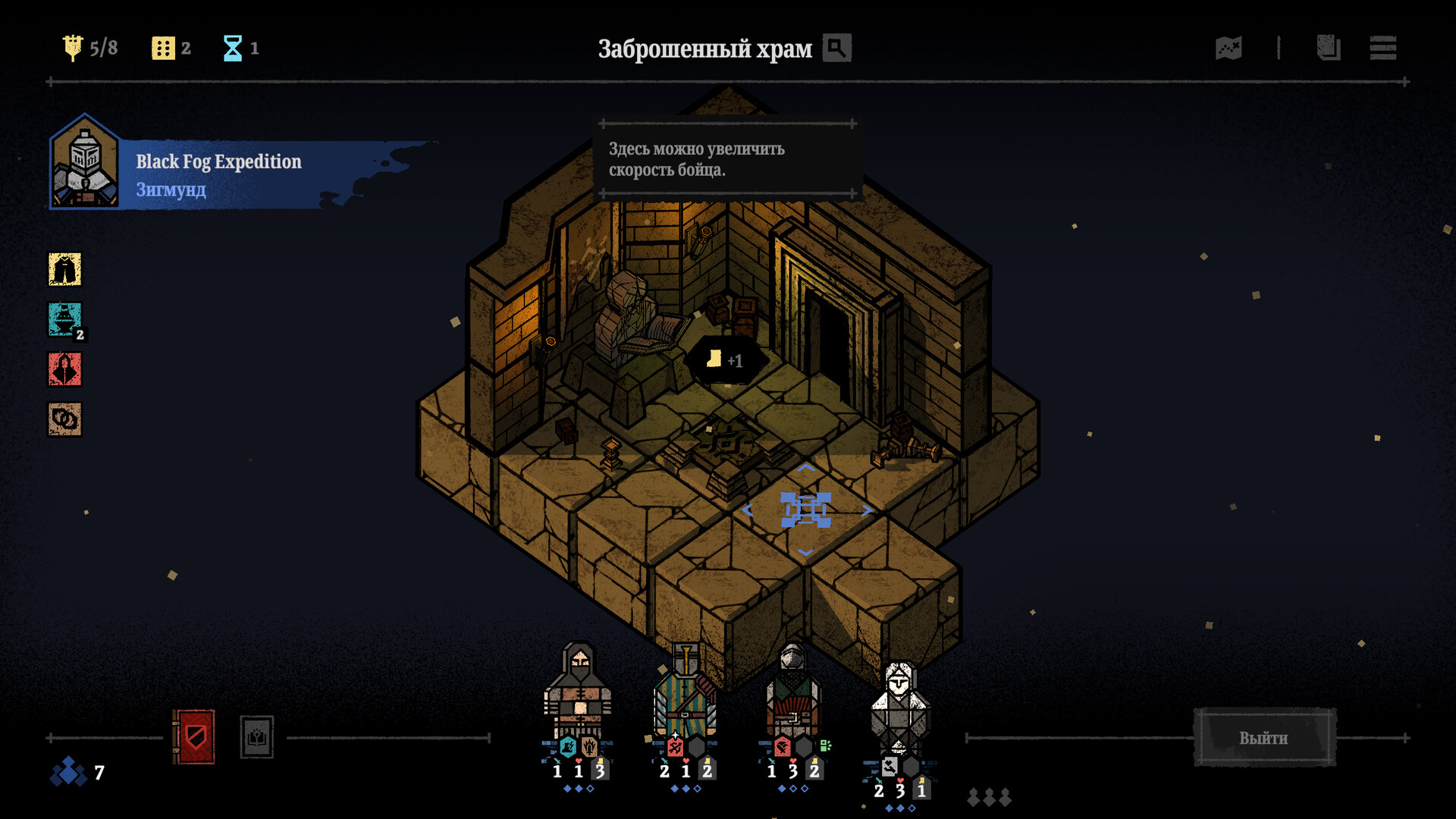Open the hamburger main menu

[x=1382, y=48]
